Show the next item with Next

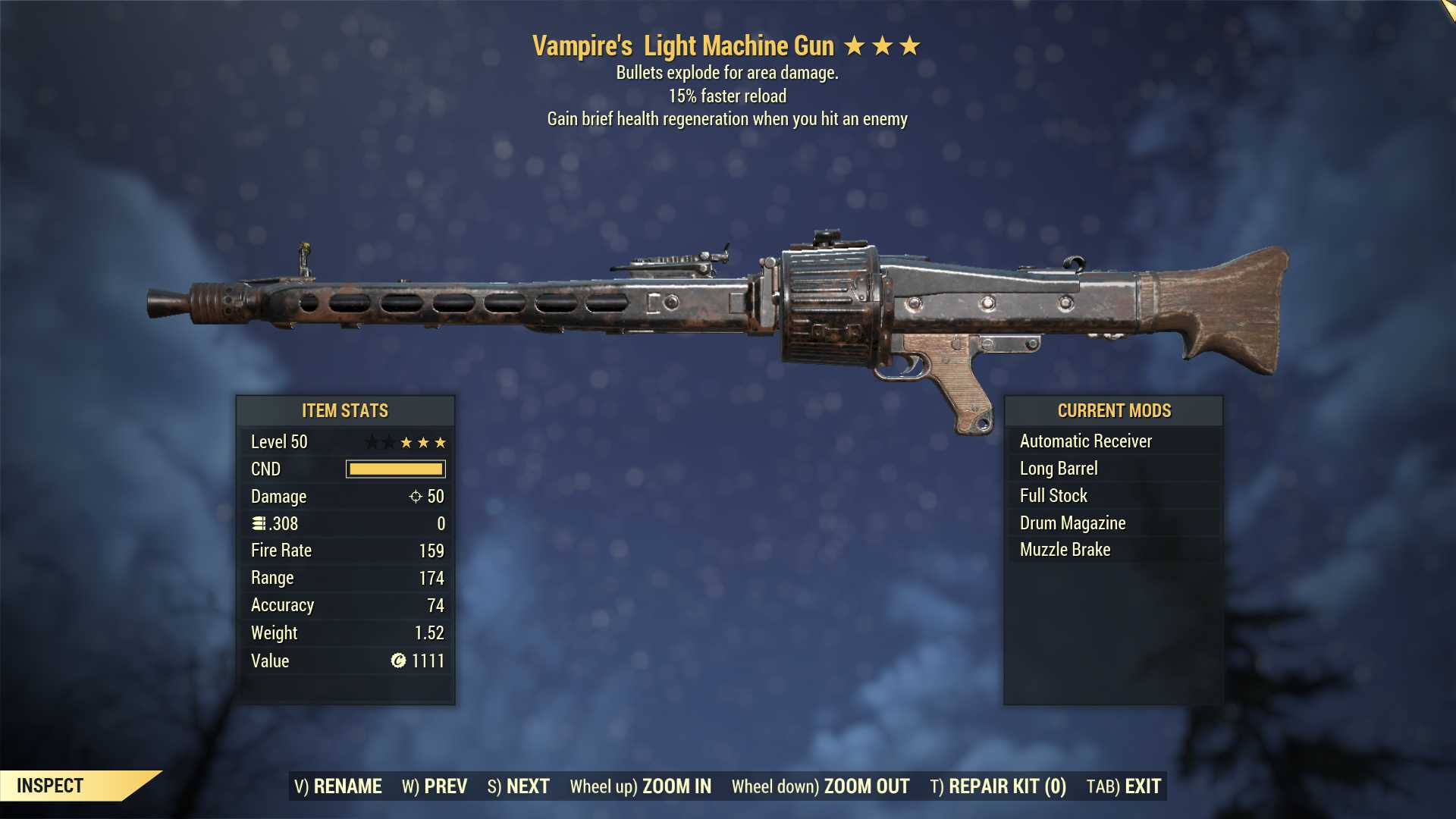519,786
